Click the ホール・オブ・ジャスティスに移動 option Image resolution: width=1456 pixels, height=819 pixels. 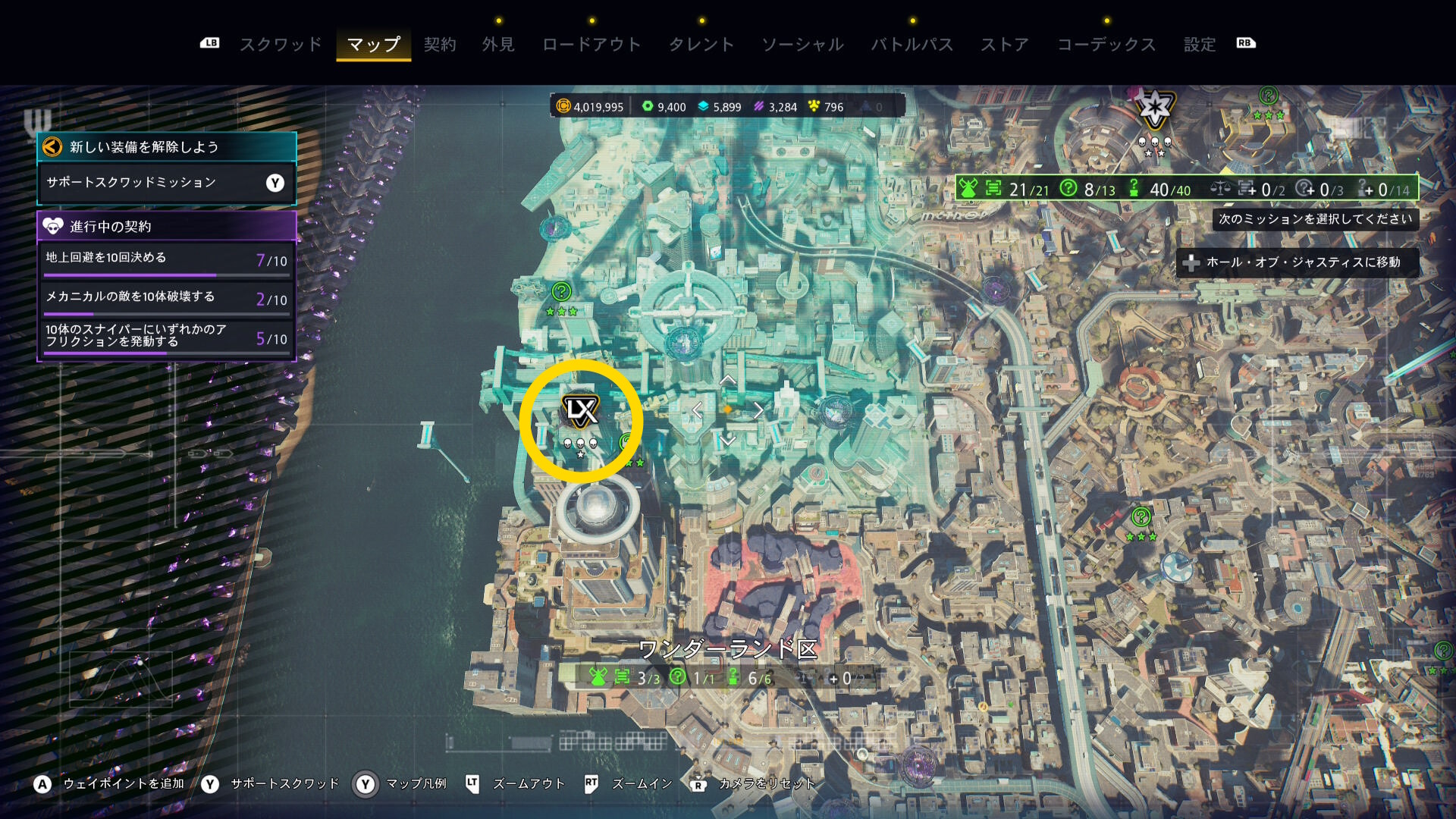pyautogui.click(x=1298, y=262)
